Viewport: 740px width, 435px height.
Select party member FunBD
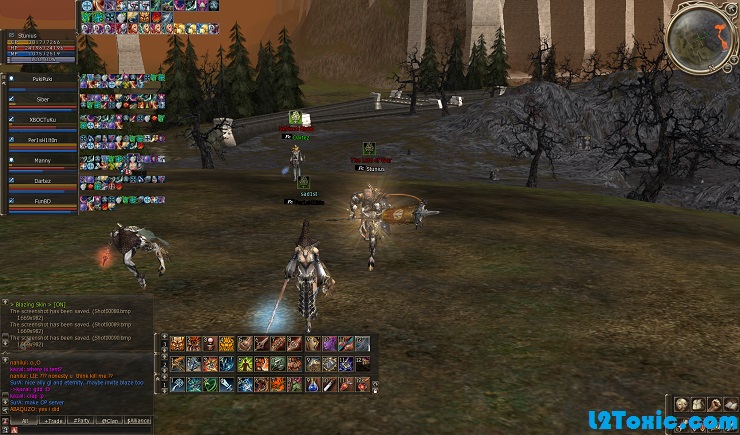[41, 201]
